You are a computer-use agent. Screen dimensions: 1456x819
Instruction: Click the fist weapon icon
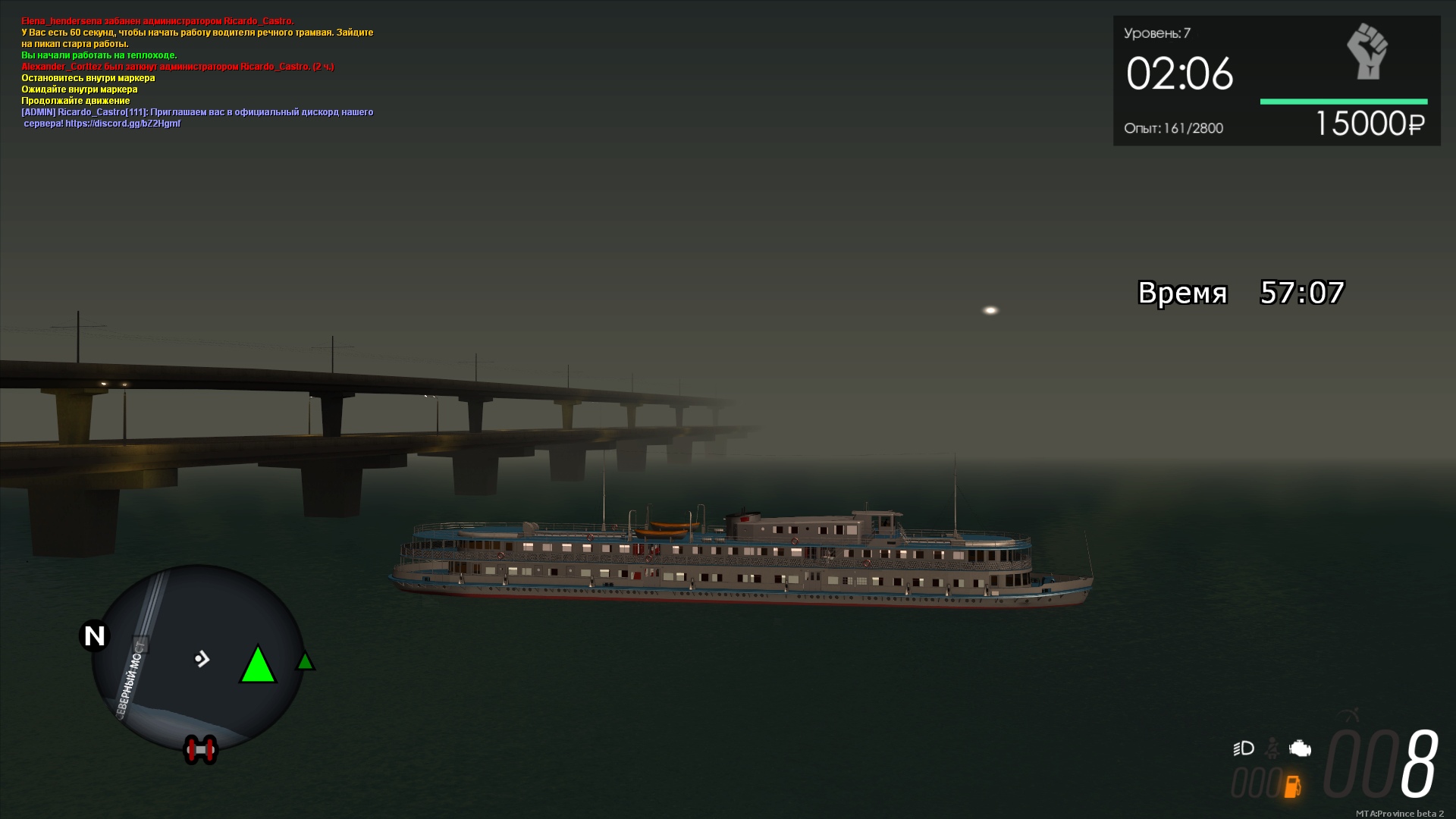pyautogui.click(x=1367, y=52)
